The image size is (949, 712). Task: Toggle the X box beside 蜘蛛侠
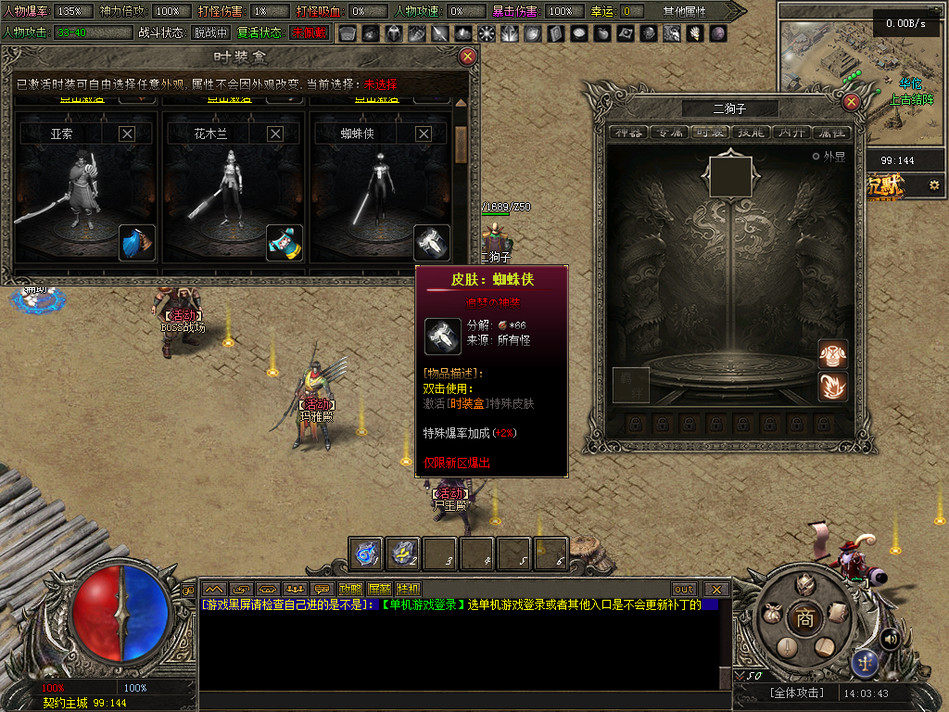coord(422,134)
